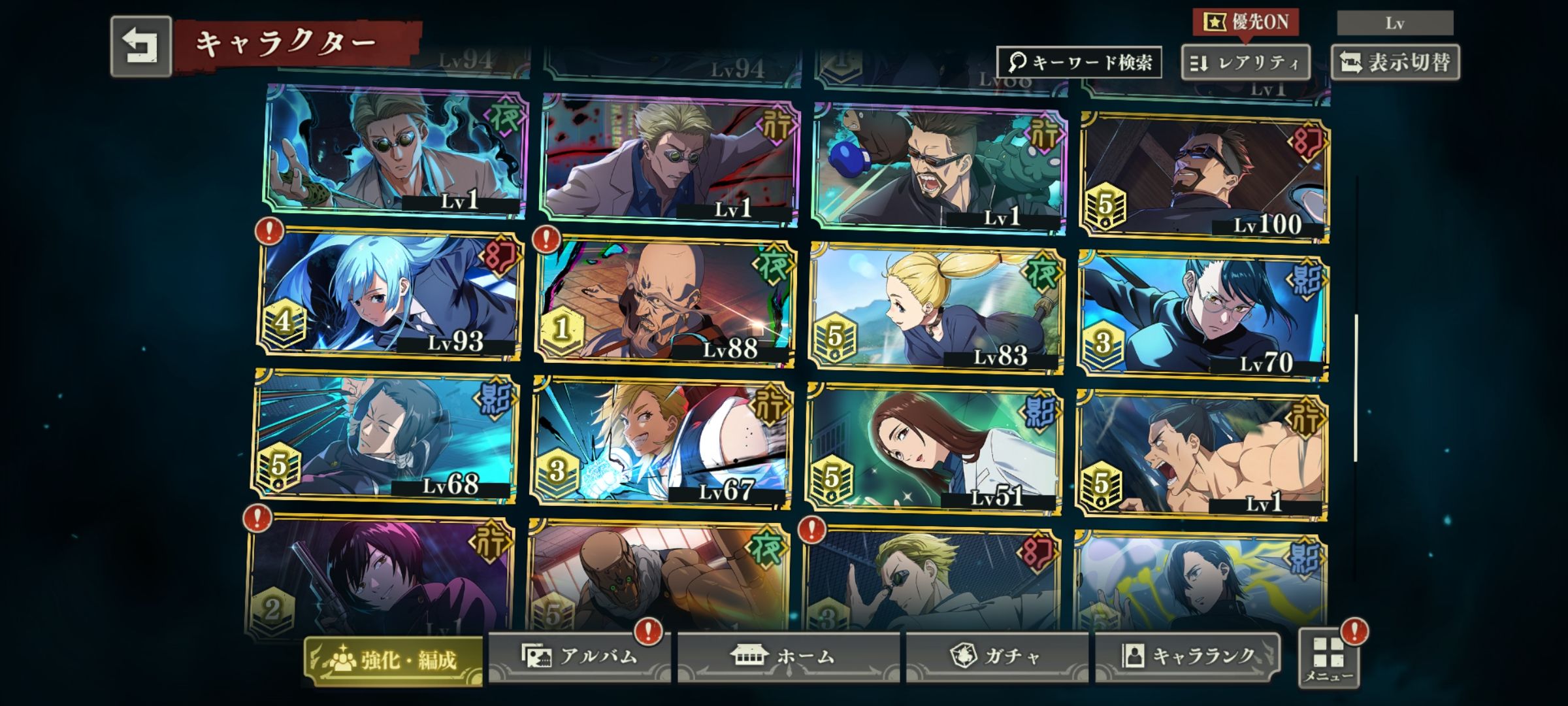Open the ガチャ gacha tab
Viewport: 1568px width, 706px height.
996,656
